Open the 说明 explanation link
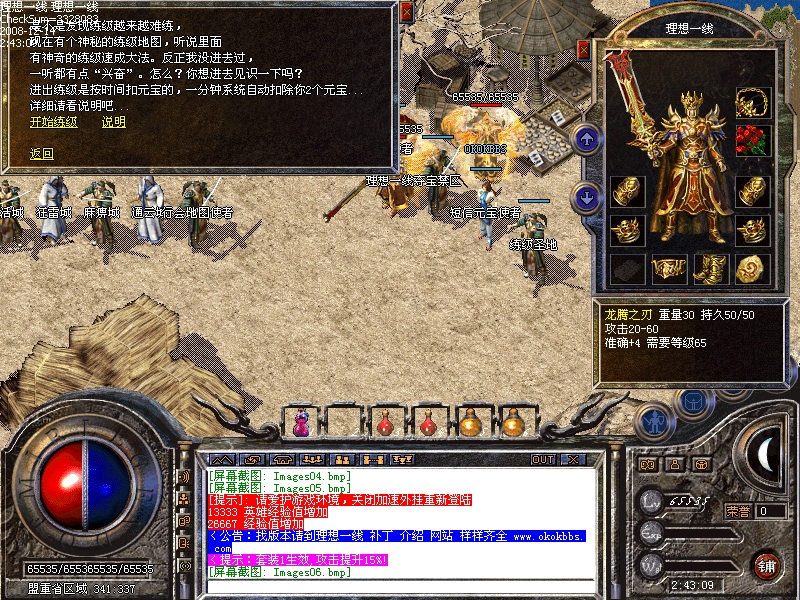Viewport: 800px width, 600px height. (x=113, y=122)
